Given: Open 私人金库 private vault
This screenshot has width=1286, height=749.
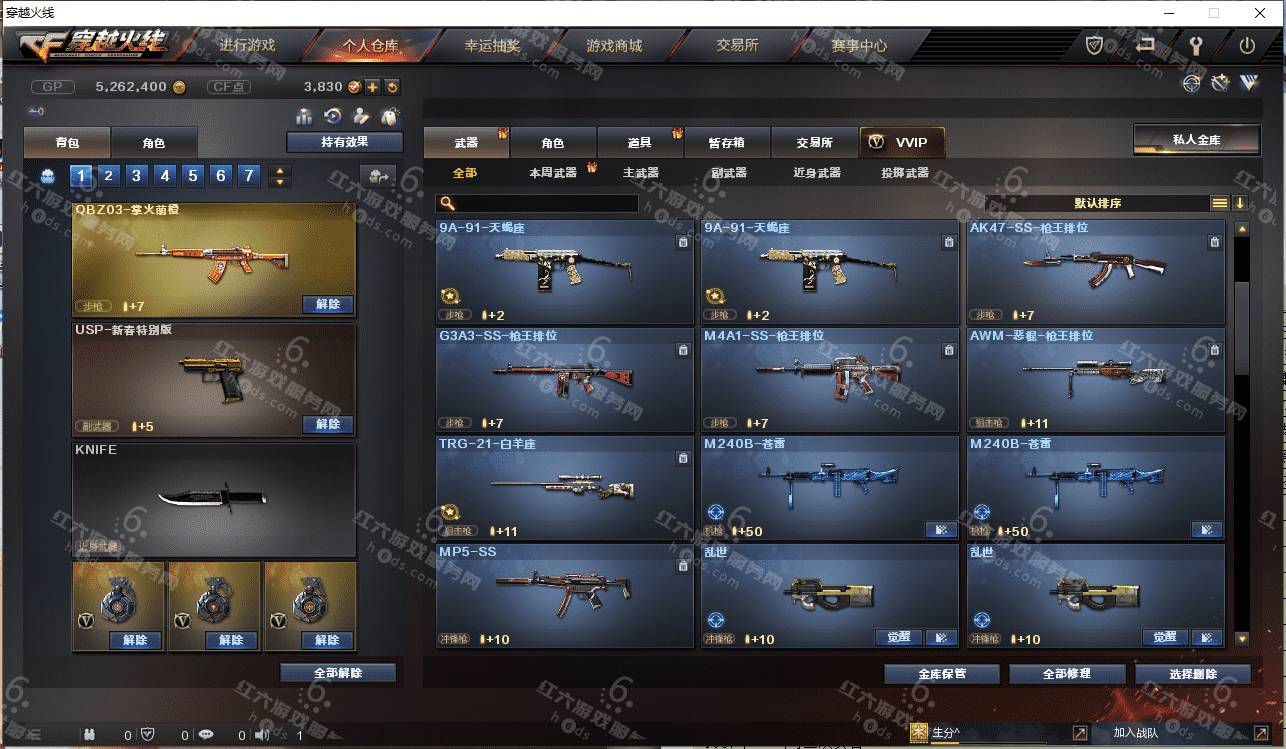Looking at the screenshot, I should point(1196,139).
